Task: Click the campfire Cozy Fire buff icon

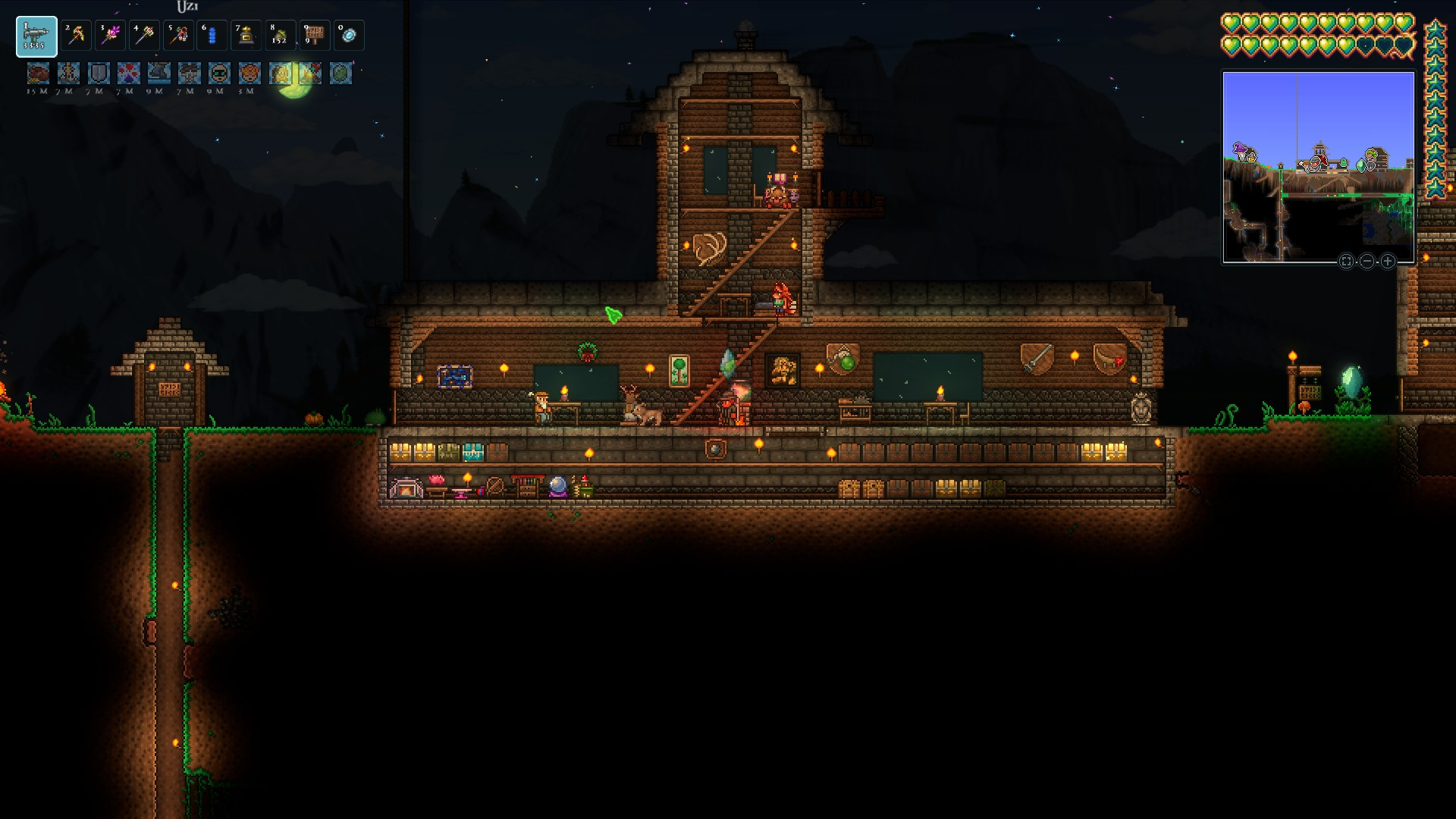Action: pos(311,74)
